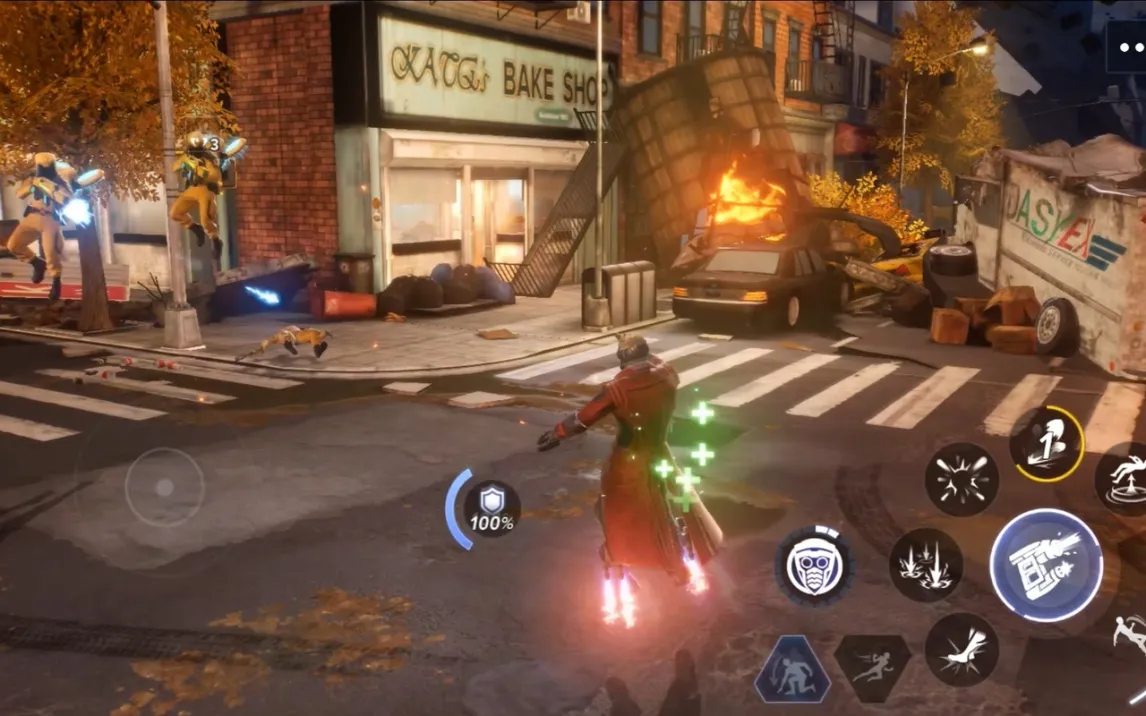Use the radial burst explosion skill
Image resolution: width=1146 pixels, height=716 pixels.
961,479
